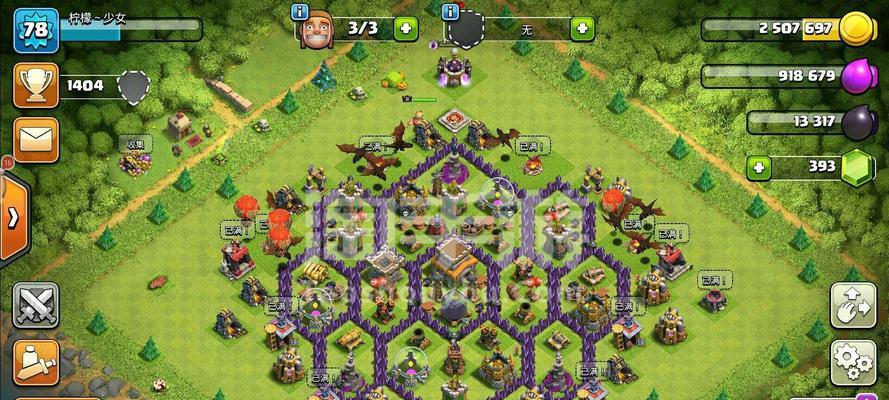Tap the crossed swords attack button

click(x=35, y=304)
